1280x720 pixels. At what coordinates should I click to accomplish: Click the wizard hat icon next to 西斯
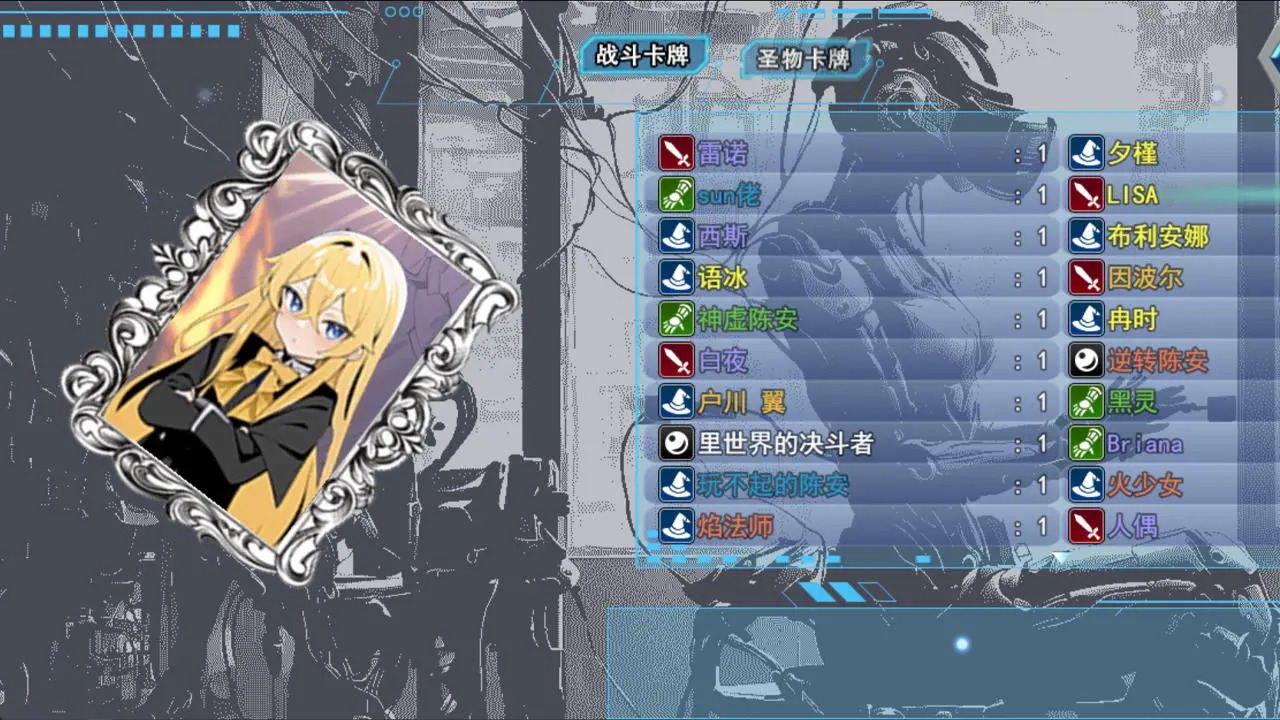tap(675, 237)
